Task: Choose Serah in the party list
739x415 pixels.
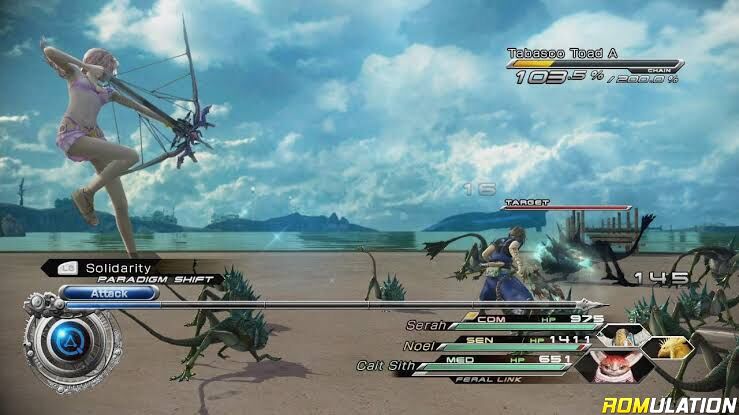Action: (425, 325)
